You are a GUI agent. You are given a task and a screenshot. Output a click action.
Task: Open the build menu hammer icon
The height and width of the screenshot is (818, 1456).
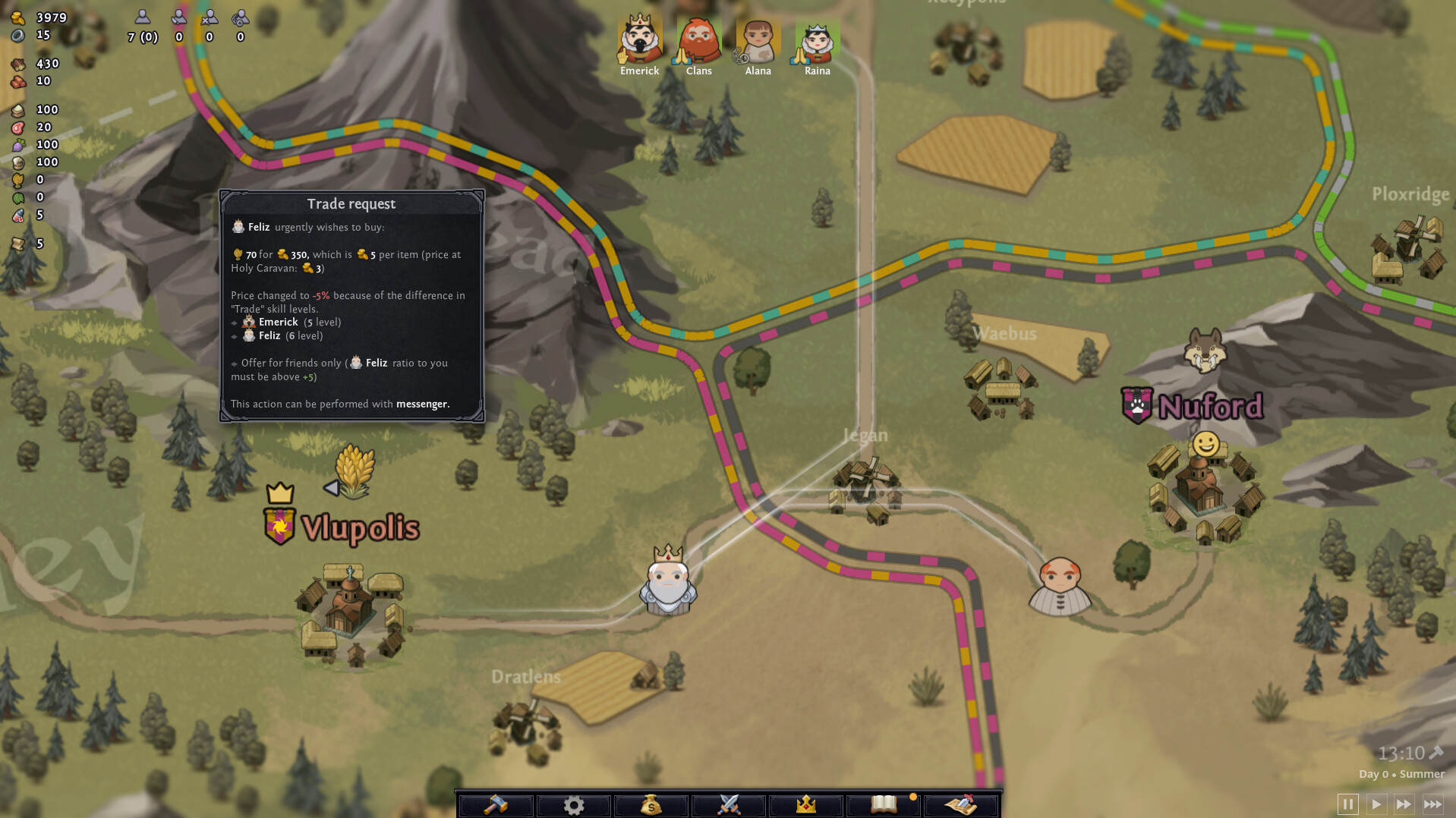pyautogui.click(x=493, y=805)
